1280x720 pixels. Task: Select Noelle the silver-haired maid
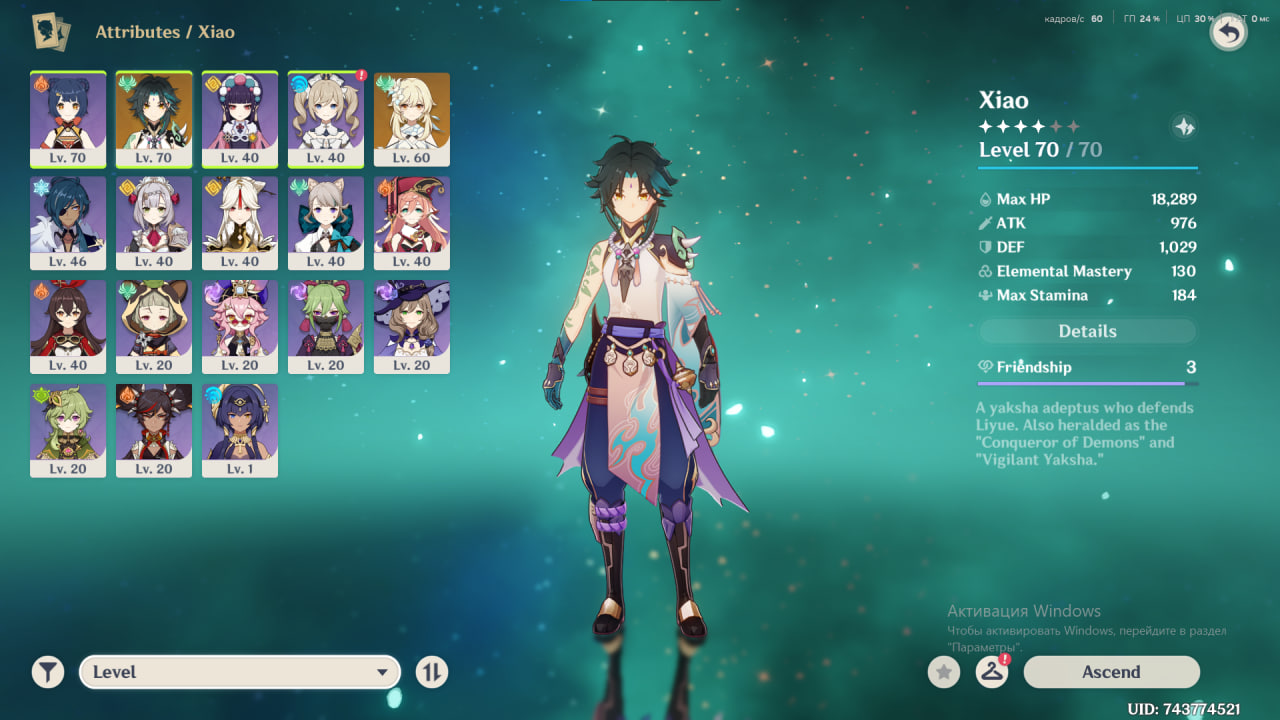[154, 223]
